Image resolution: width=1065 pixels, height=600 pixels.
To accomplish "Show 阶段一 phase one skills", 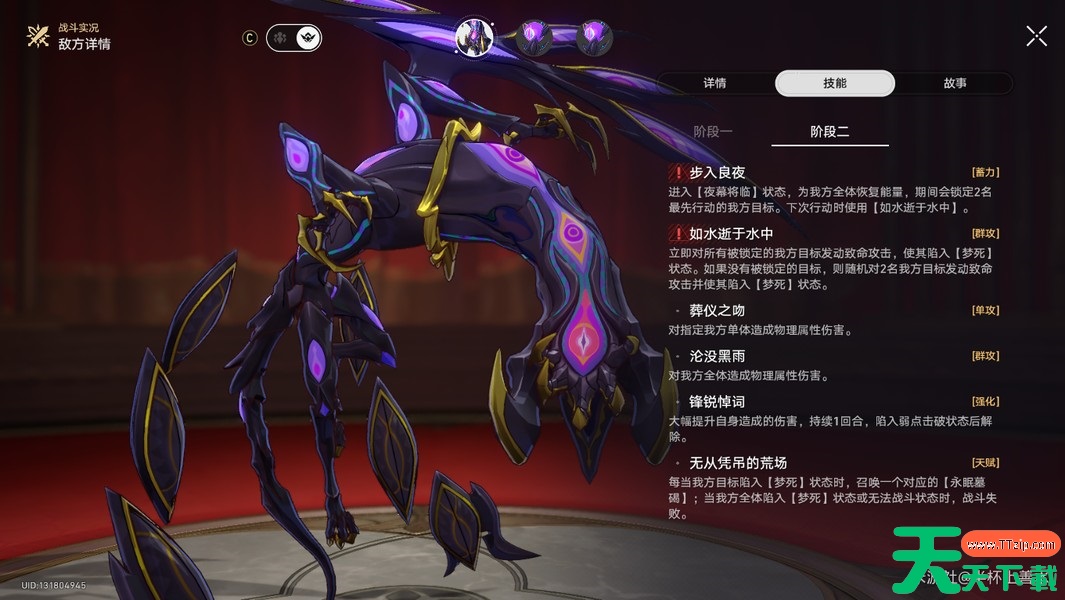I will 713,132.
